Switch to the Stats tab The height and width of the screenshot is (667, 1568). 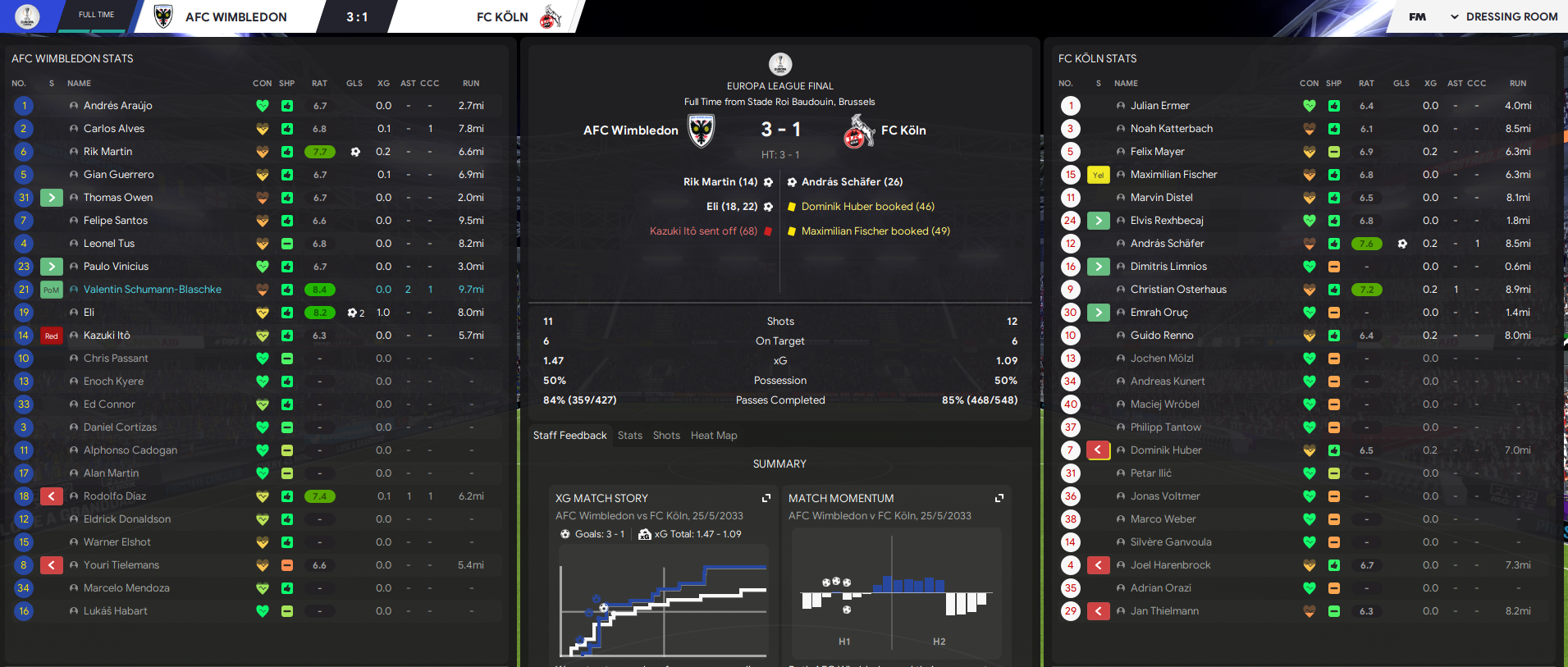pyautogui.click(x=630, y=435)
